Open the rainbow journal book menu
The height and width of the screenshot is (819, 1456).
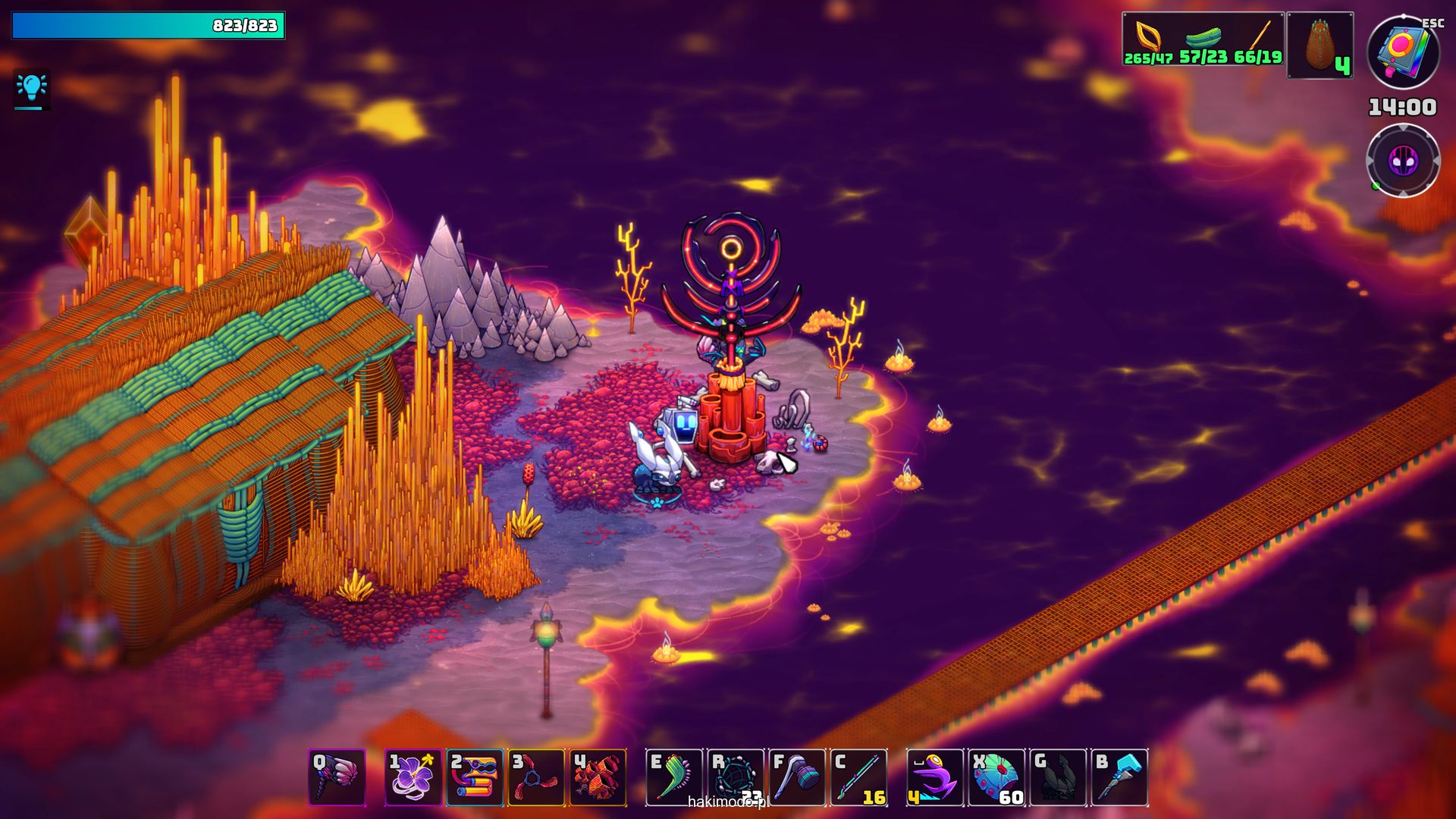[1403, 52]
